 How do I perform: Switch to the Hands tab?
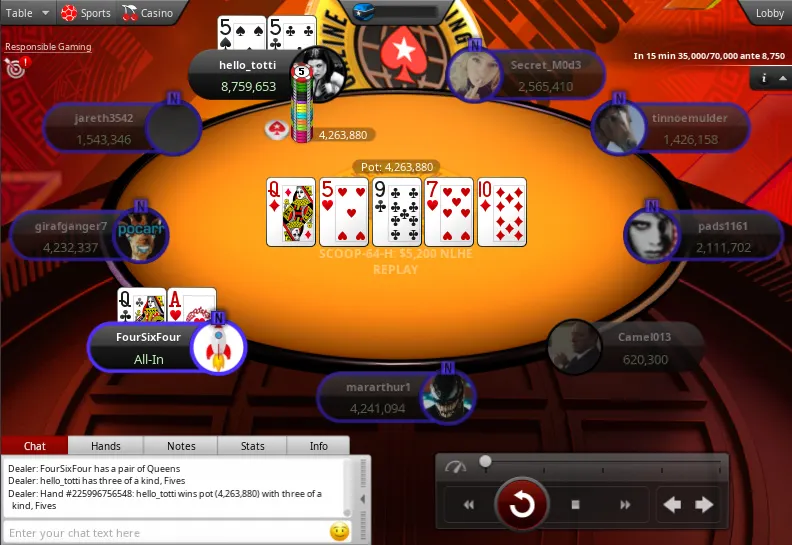105,446
